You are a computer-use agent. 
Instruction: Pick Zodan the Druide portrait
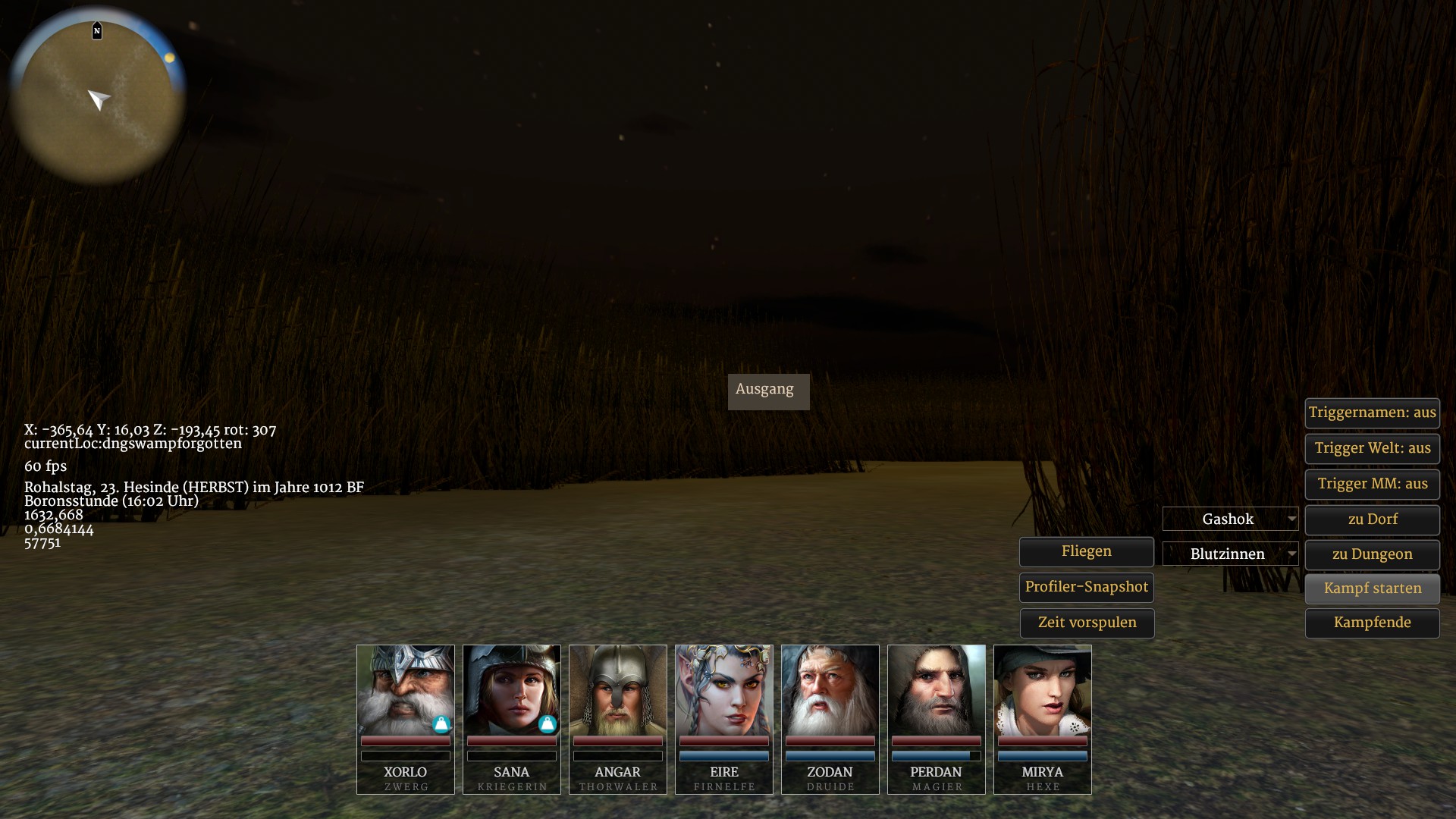(x=830, y=691)
